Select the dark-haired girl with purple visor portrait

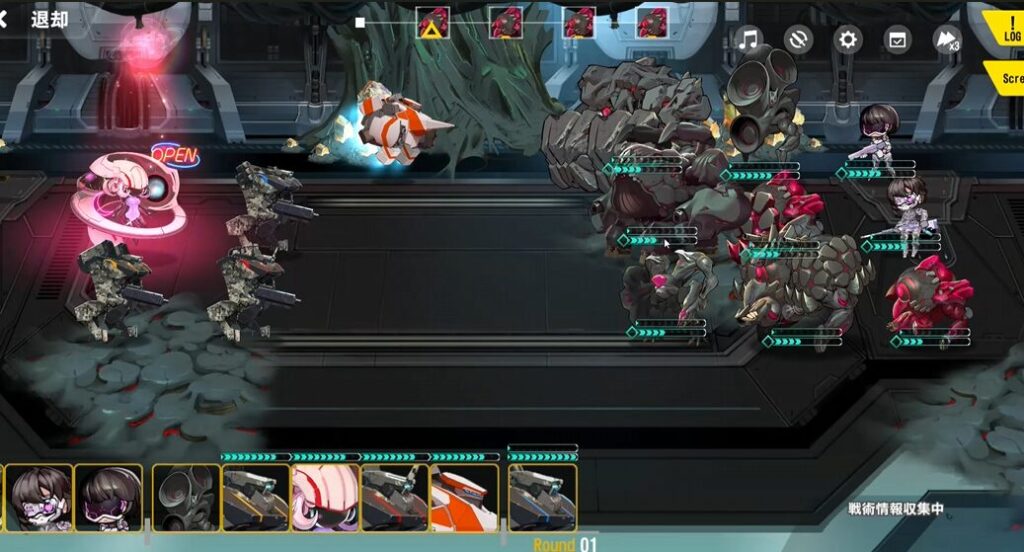pos(108,497)
